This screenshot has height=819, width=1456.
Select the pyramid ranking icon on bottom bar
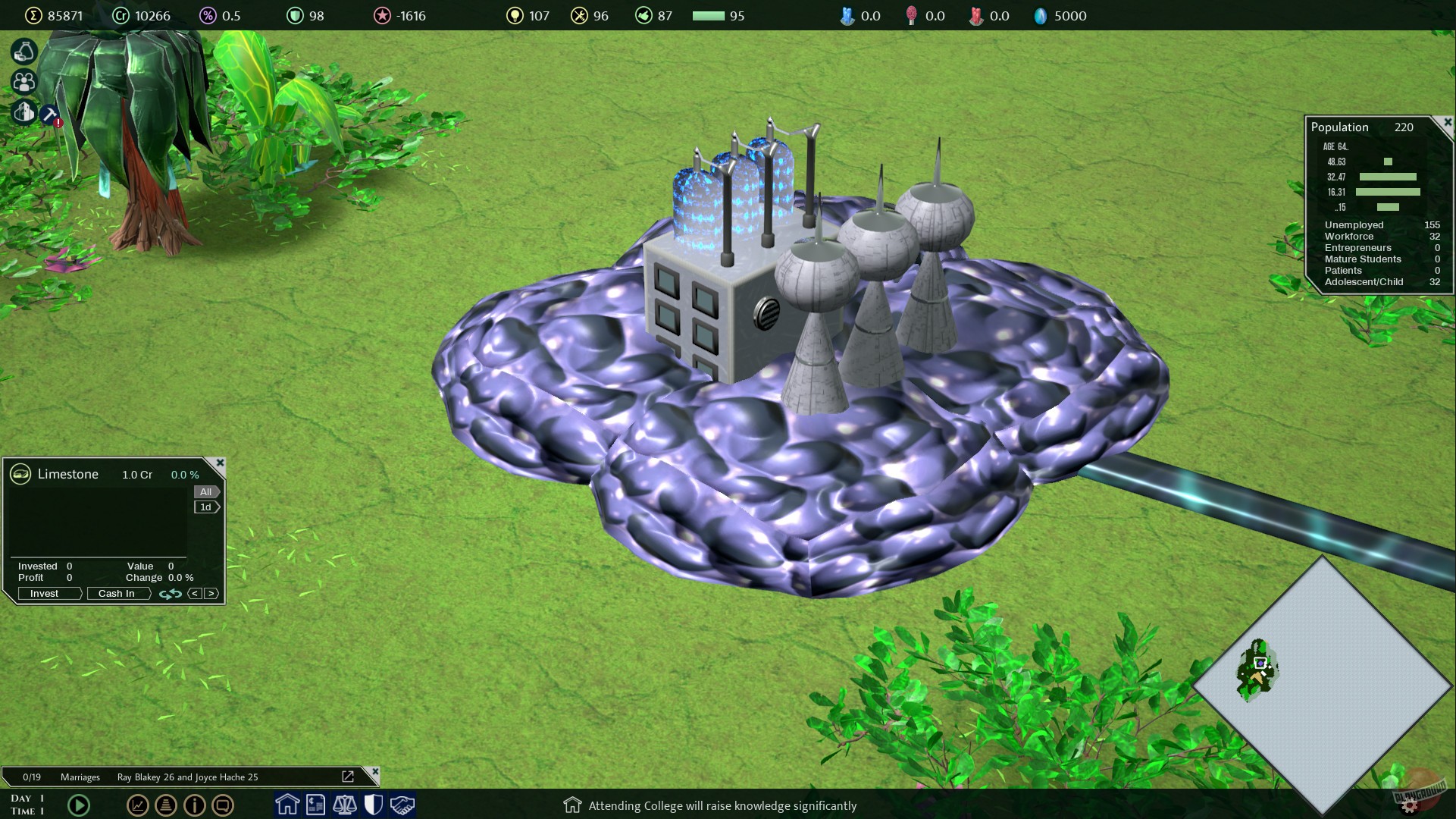(x=166, y=806)
